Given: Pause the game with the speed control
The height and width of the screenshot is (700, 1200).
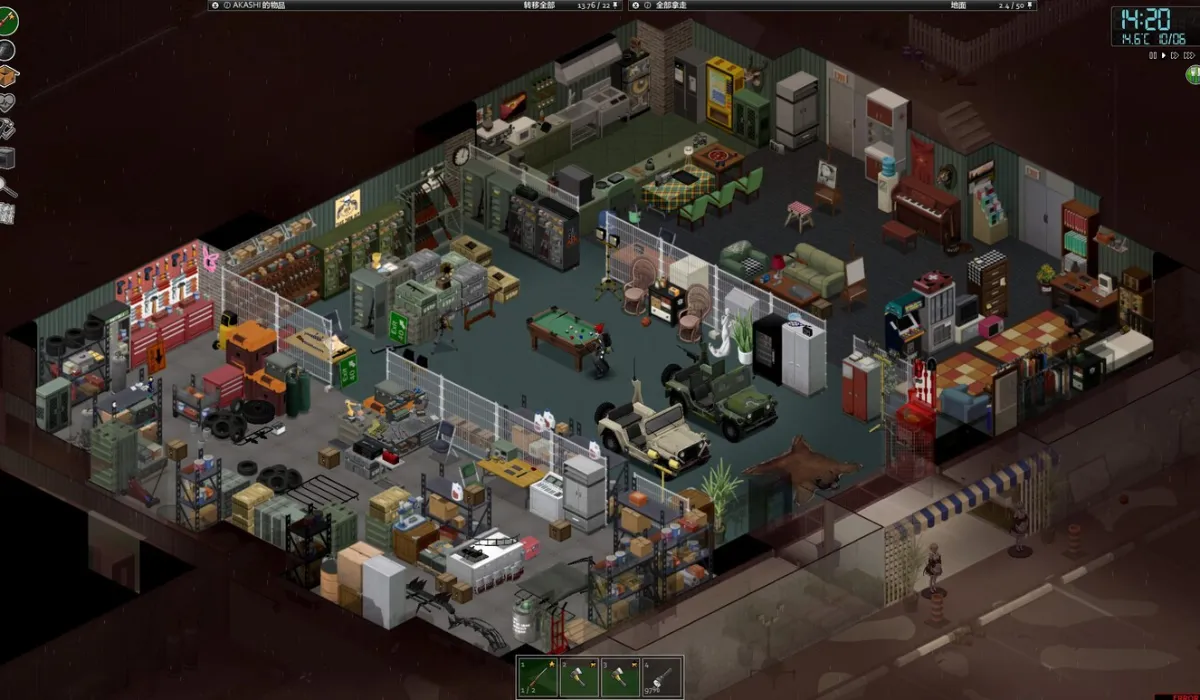Looking at the screenshot, I should [x=1151, y=56].
